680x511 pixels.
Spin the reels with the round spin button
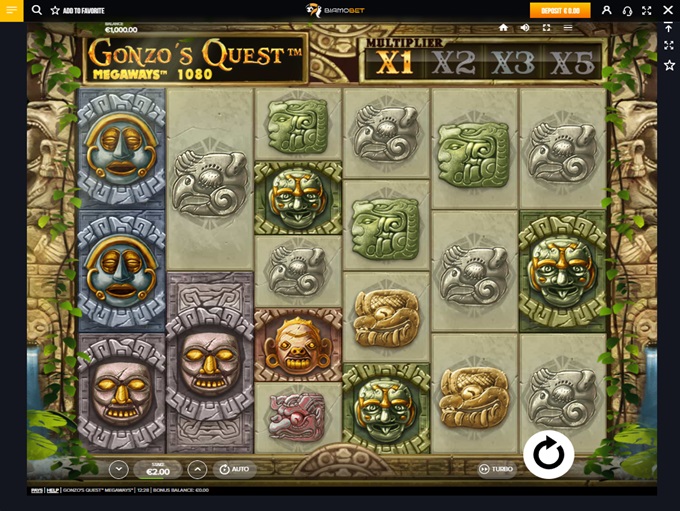pyautogui.click(x=548, y=455)
